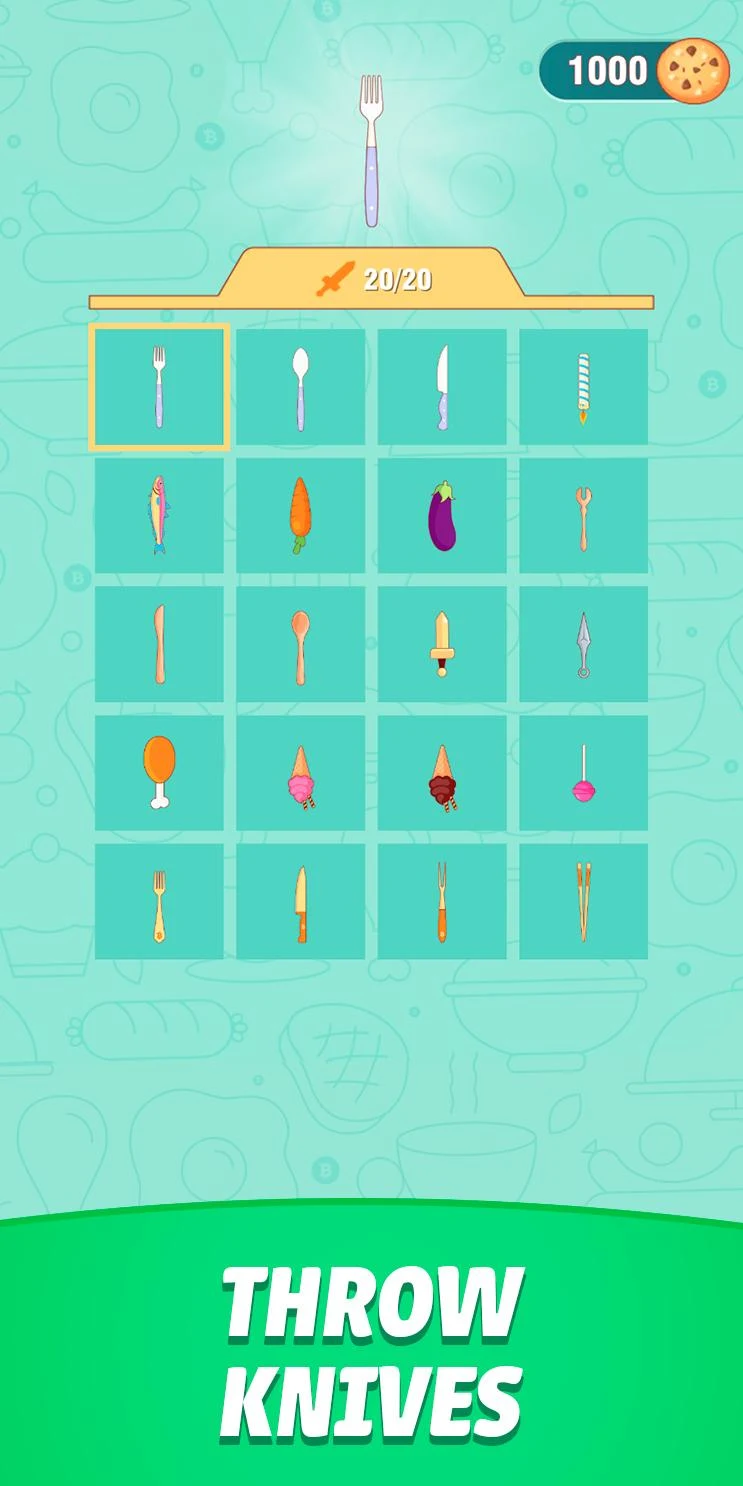743x1486 pixels.
Task: Choose the silver spoon skin
Action: point(301,387)
